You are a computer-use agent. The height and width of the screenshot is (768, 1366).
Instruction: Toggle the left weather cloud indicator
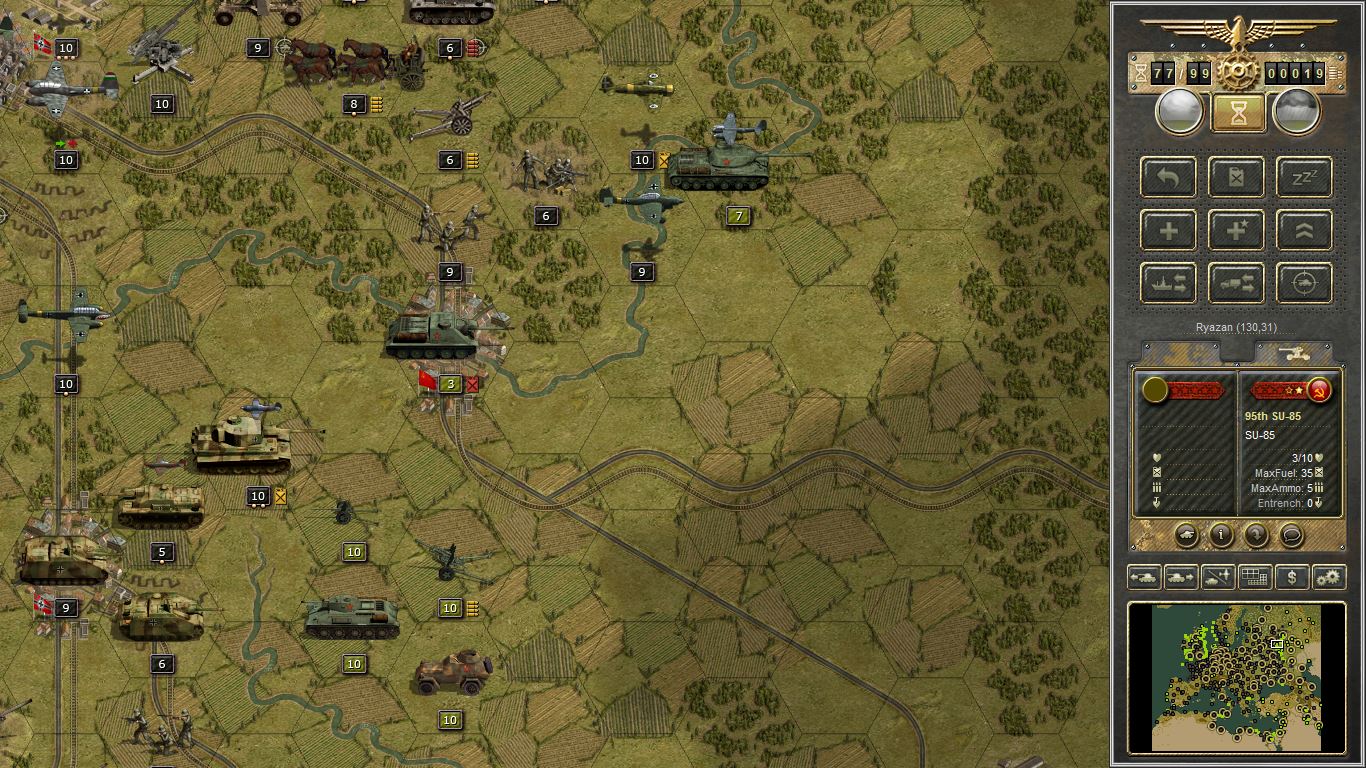click(1180, 110)
